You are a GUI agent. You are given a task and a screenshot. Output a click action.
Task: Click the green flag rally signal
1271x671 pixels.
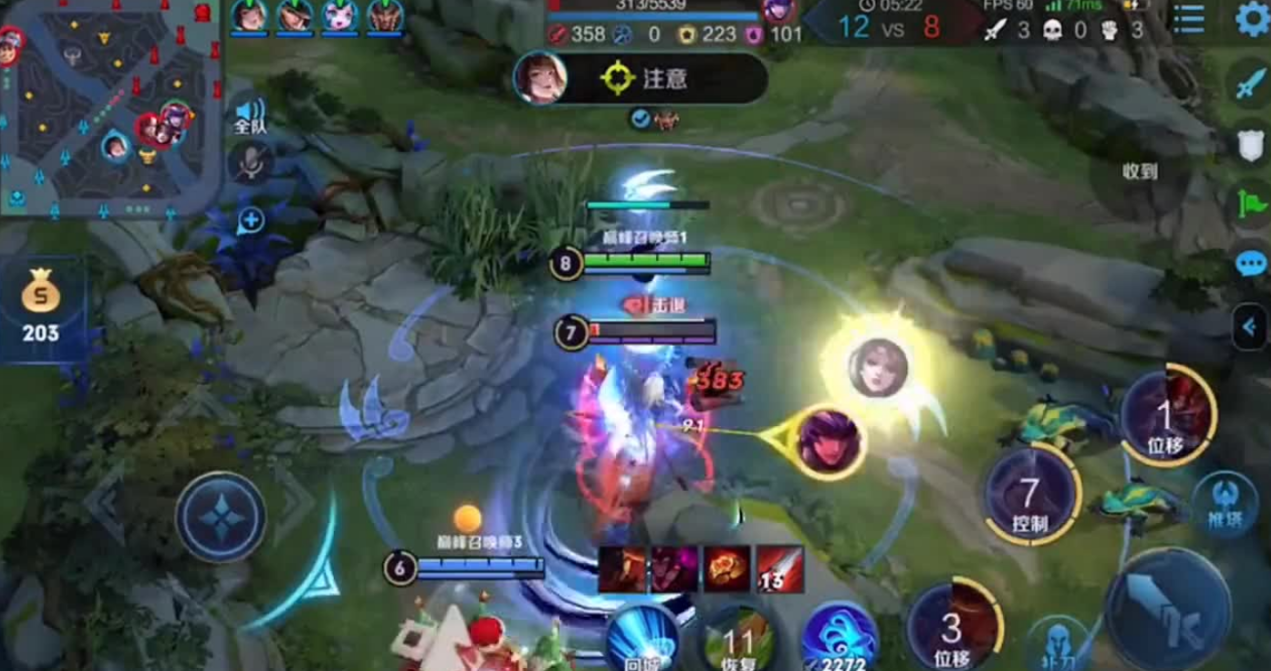coord(1250,205)
